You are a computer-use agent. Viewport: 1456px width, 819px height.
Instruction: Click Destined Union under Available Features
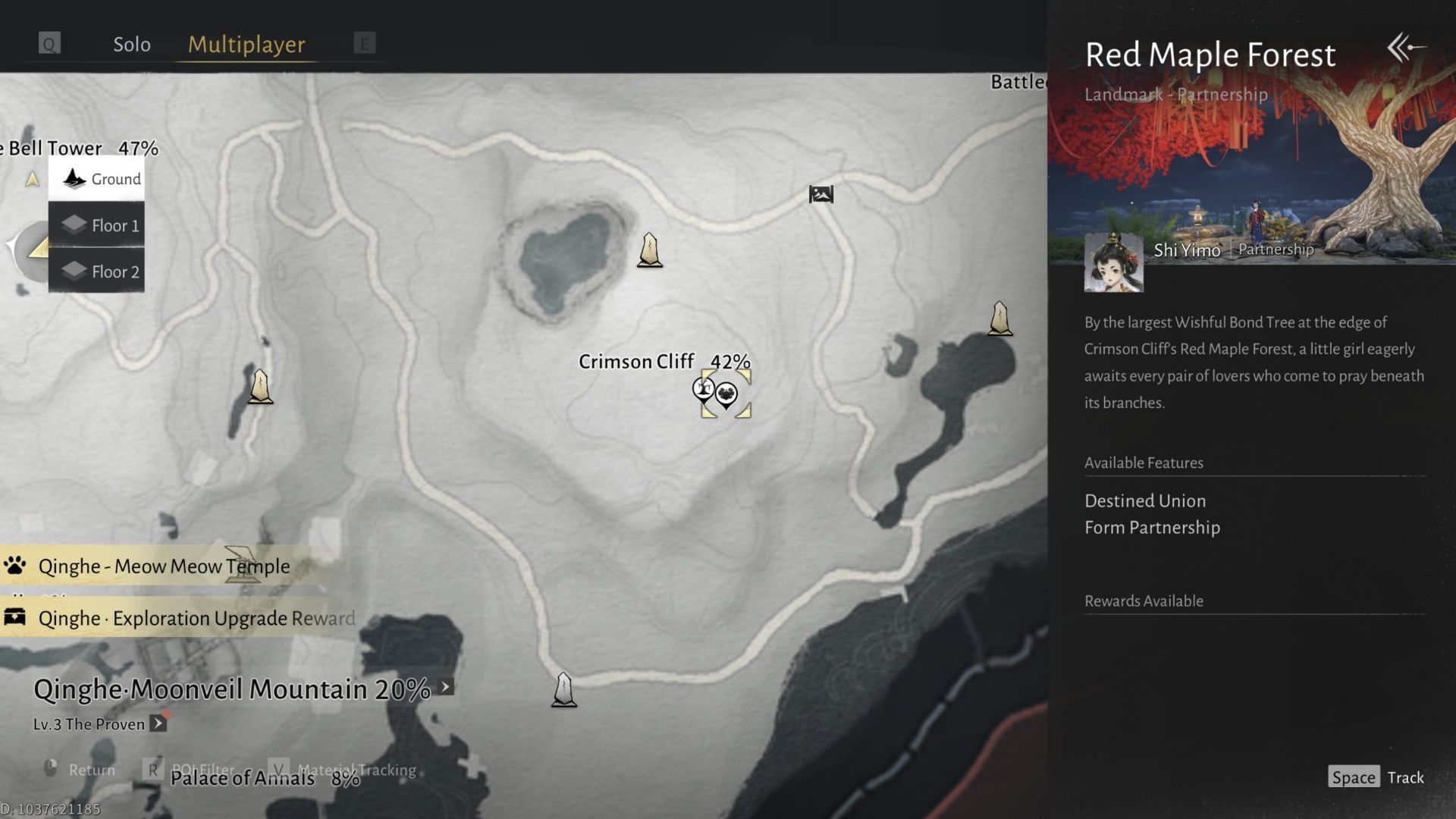[1146, 500]
